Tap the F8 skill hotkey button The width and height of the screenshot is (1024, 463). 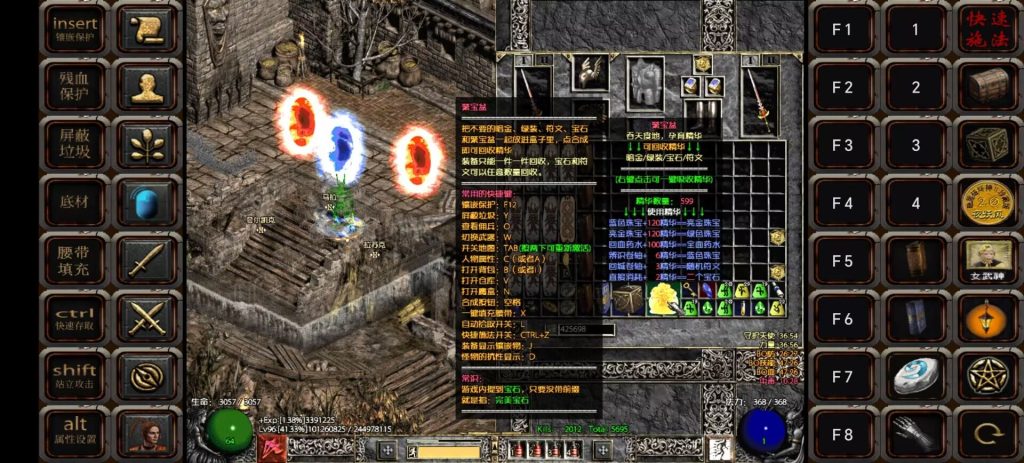[843, 434]
